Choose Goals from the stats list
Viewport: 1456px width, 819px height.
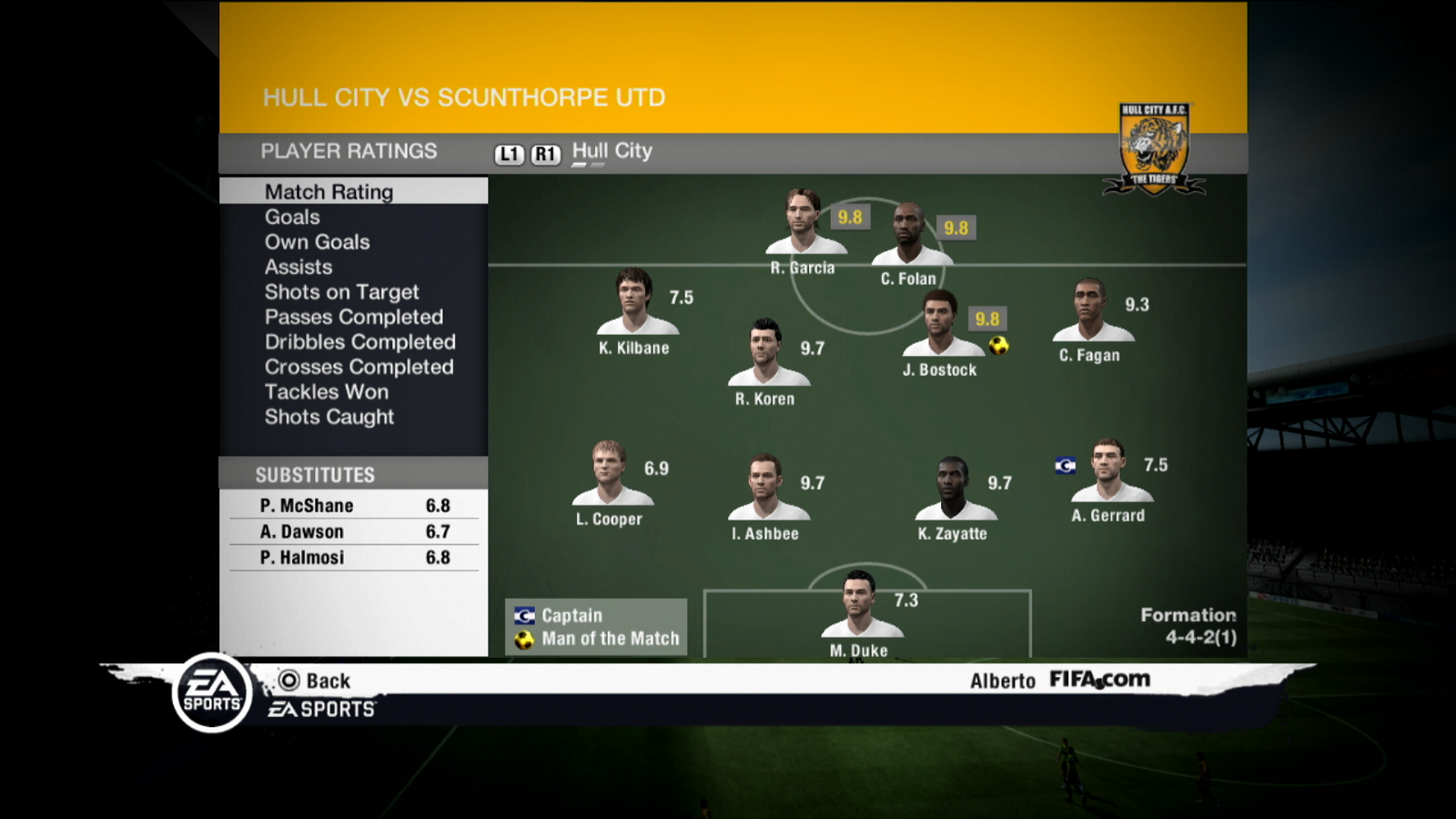point(292,217)
